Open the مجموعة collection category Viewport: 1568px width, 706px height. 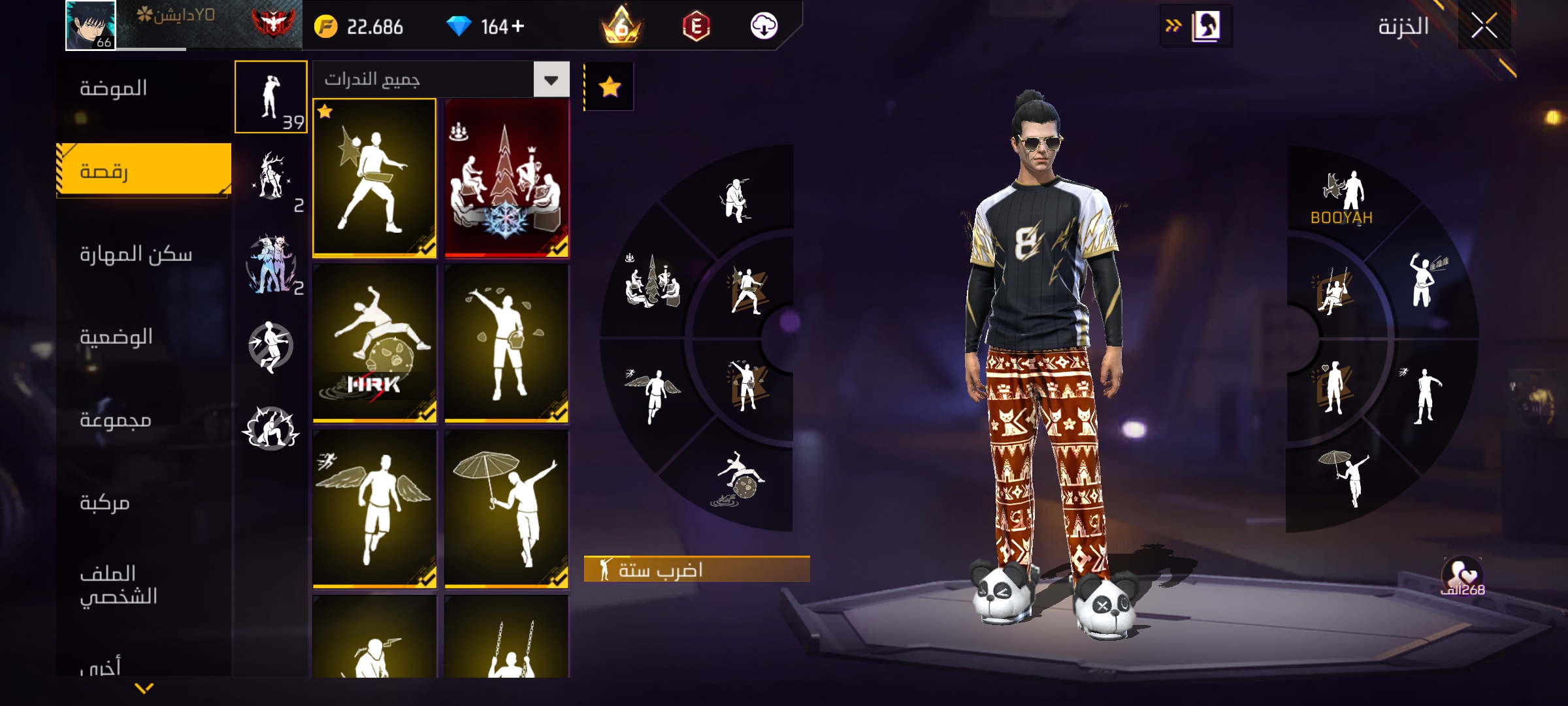click(x=116, y=420)
